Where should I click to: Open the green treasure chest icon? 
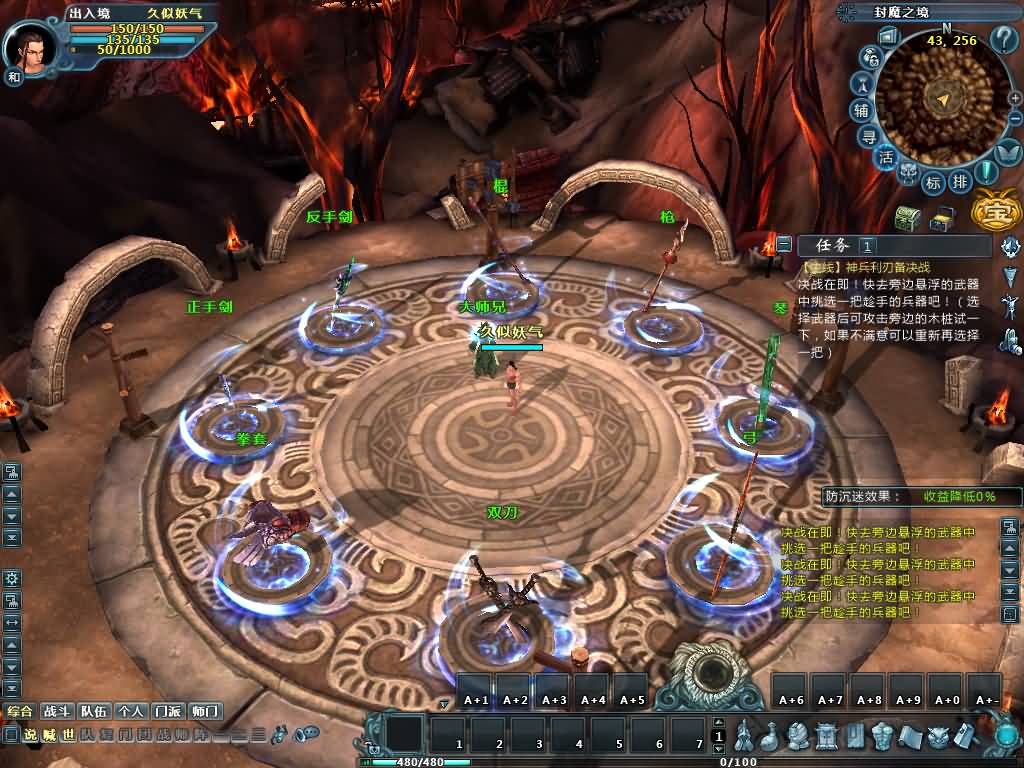907,218
